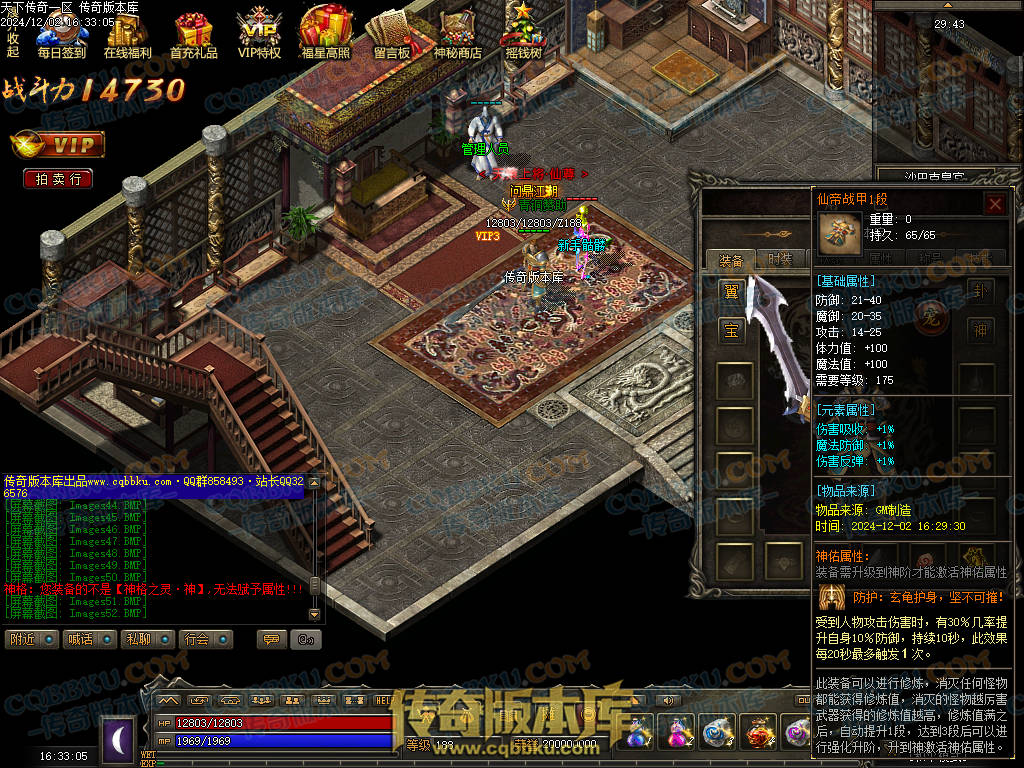Screen dimensions: 1024x768
Task: Select the 翼 wings slot
Action: point(731,292)
